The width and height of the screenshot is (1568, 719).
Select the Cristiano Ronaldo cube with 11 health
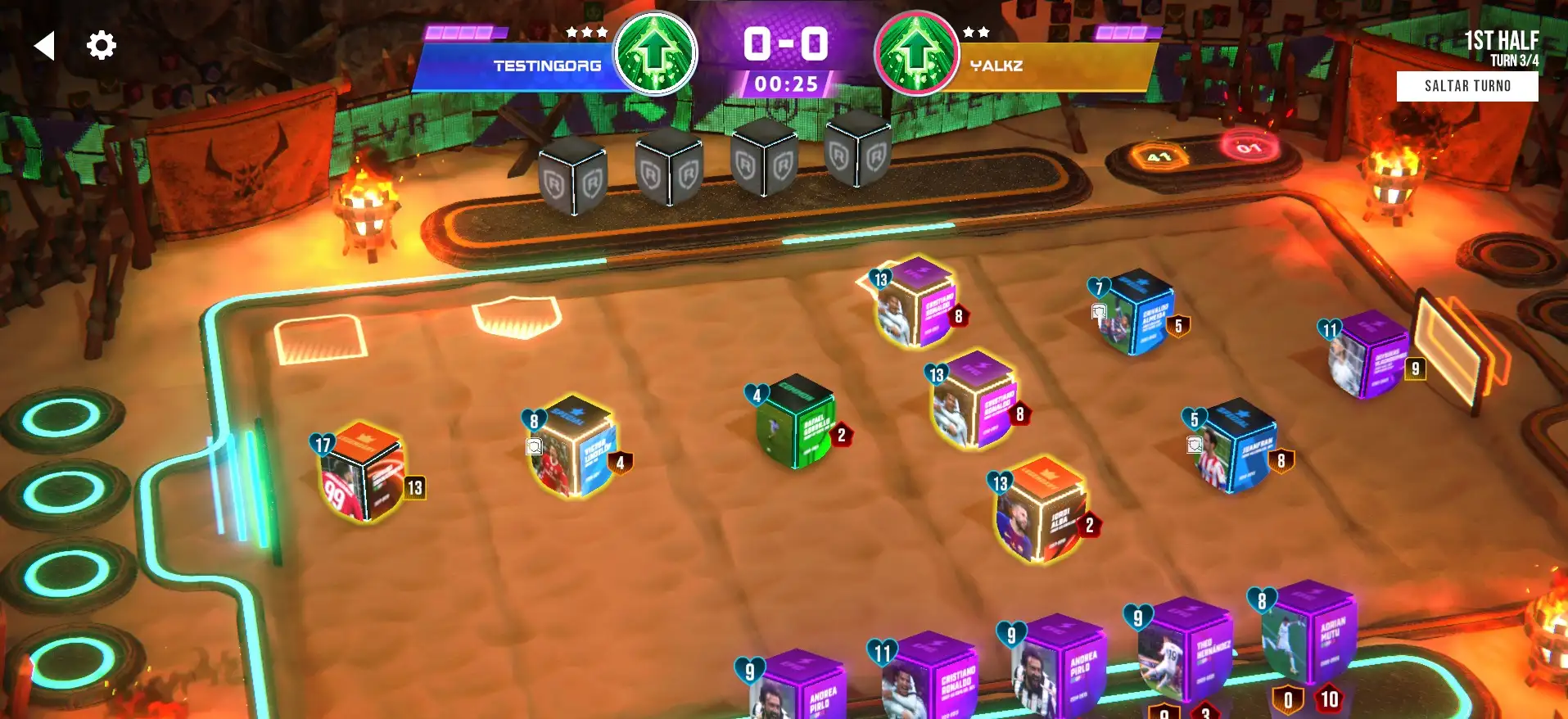[928, 678]
